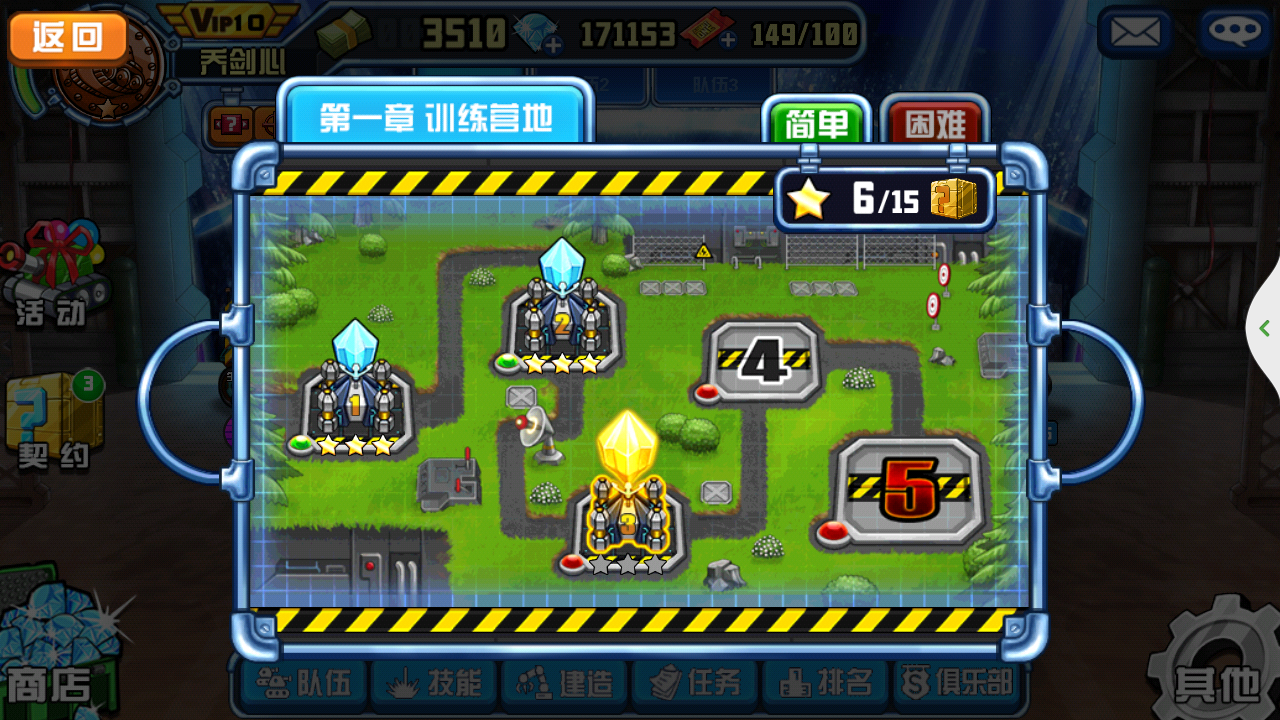Click the green arrow side panel handle

tap(1264, 328)
